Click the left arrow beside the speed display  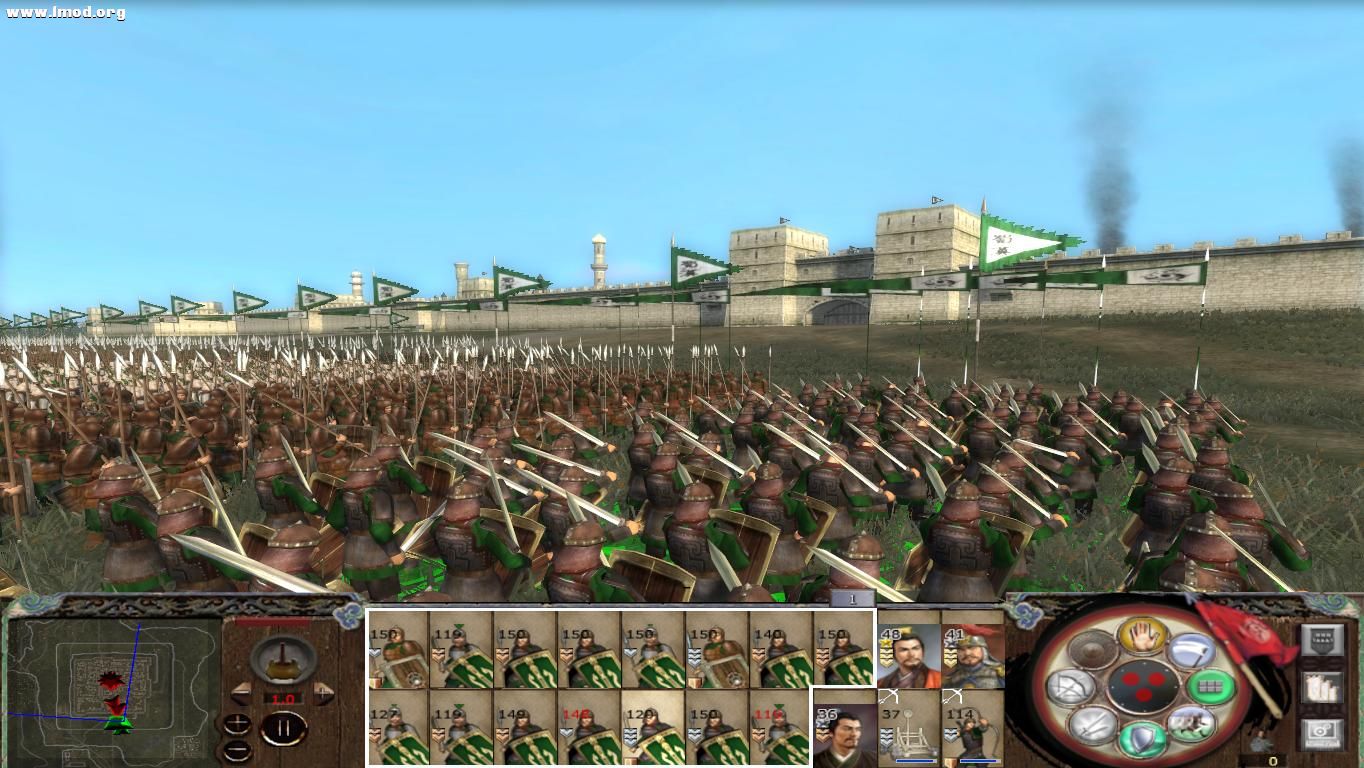coord(243,694)
